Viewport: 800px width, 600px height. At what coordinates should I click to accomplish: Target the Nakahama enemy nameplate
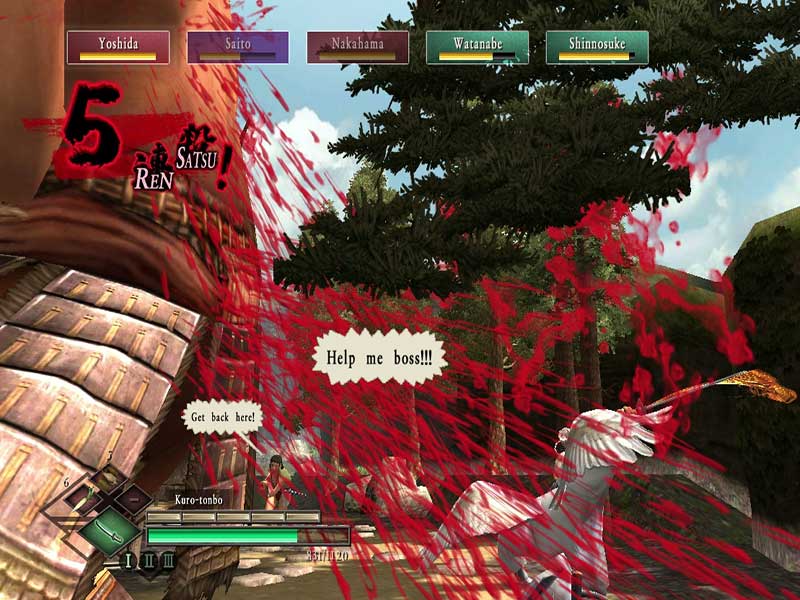(x=358, y=47)
